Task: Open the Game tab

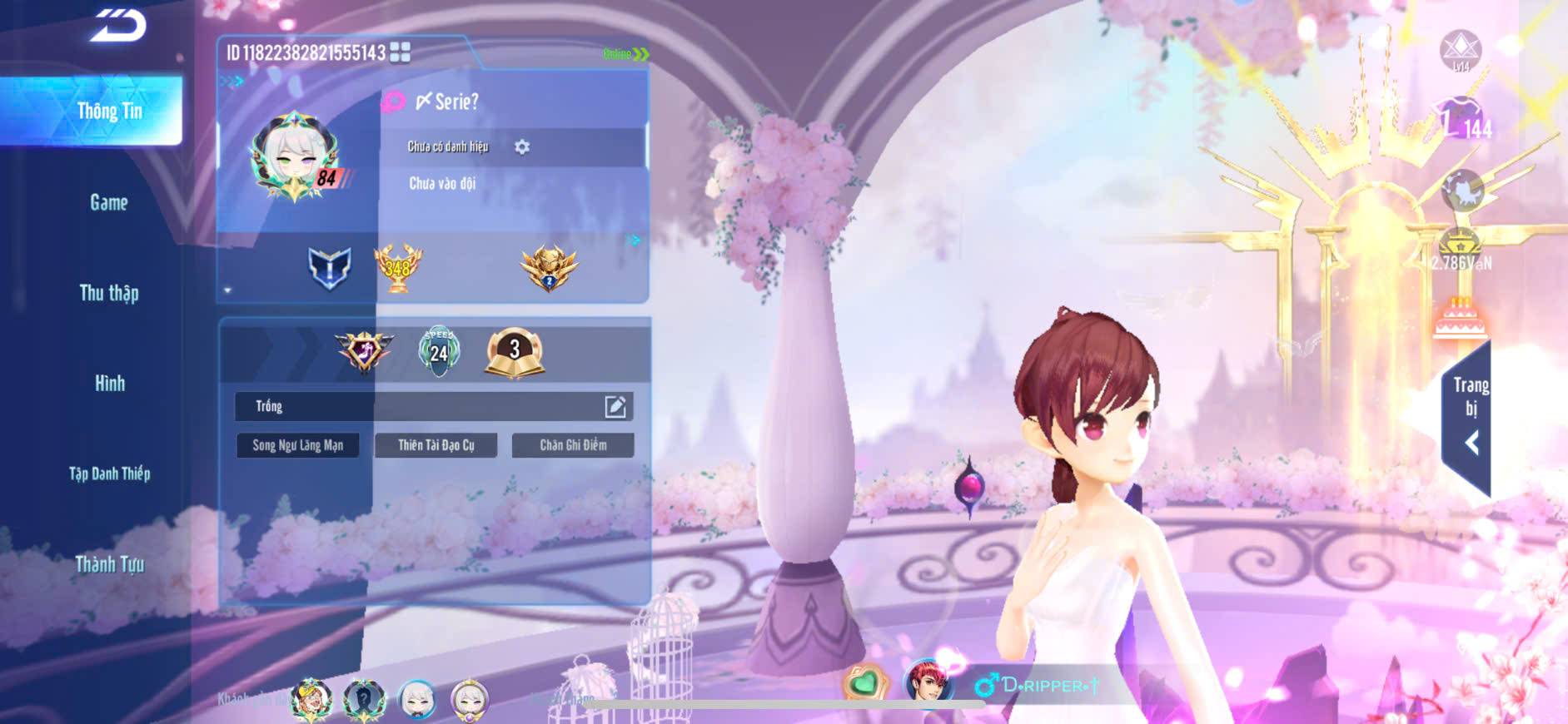Action: [109, 202]
